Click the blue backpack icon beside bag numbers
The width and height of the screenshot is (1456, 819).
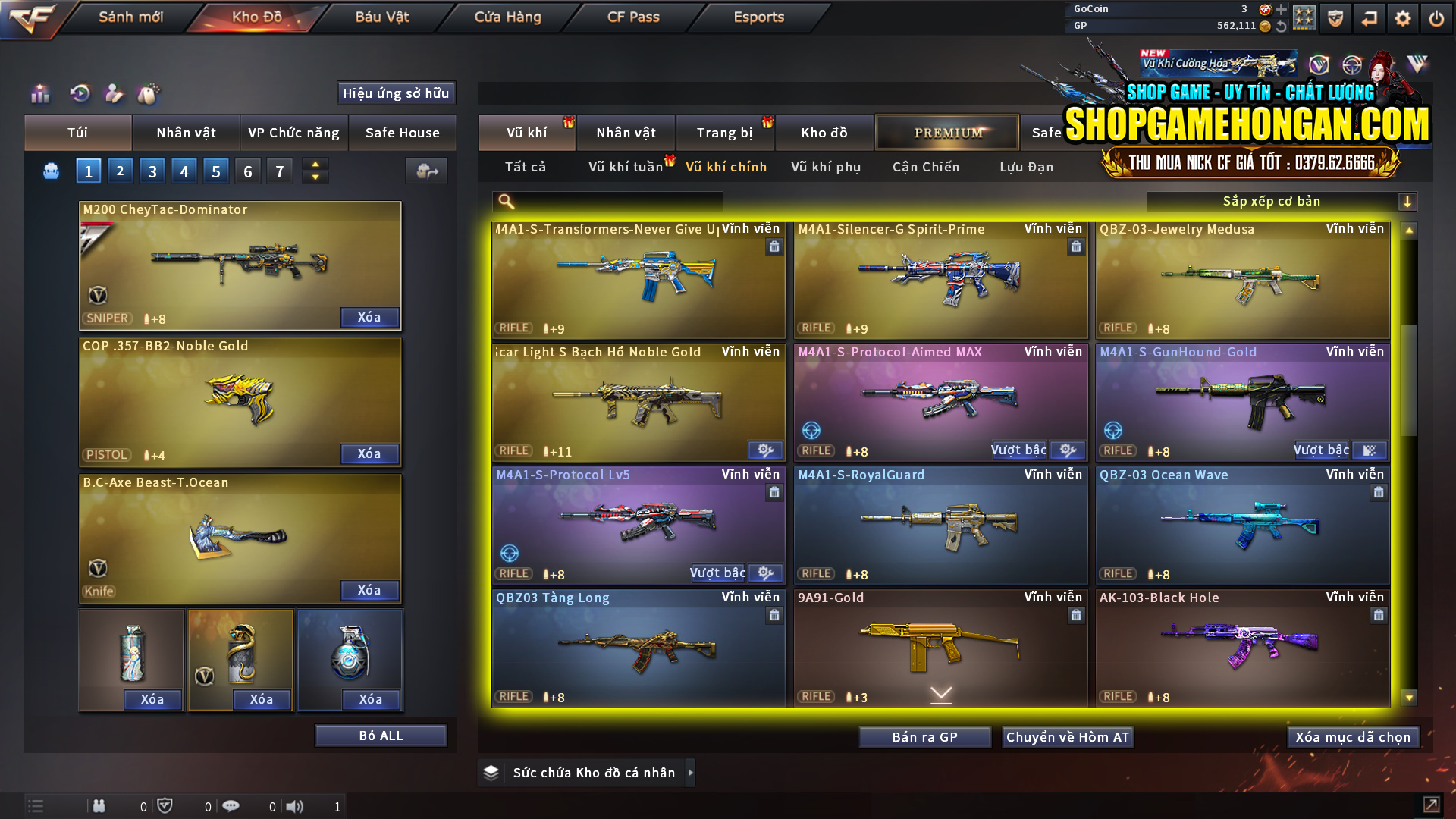[x=50, y=171]
